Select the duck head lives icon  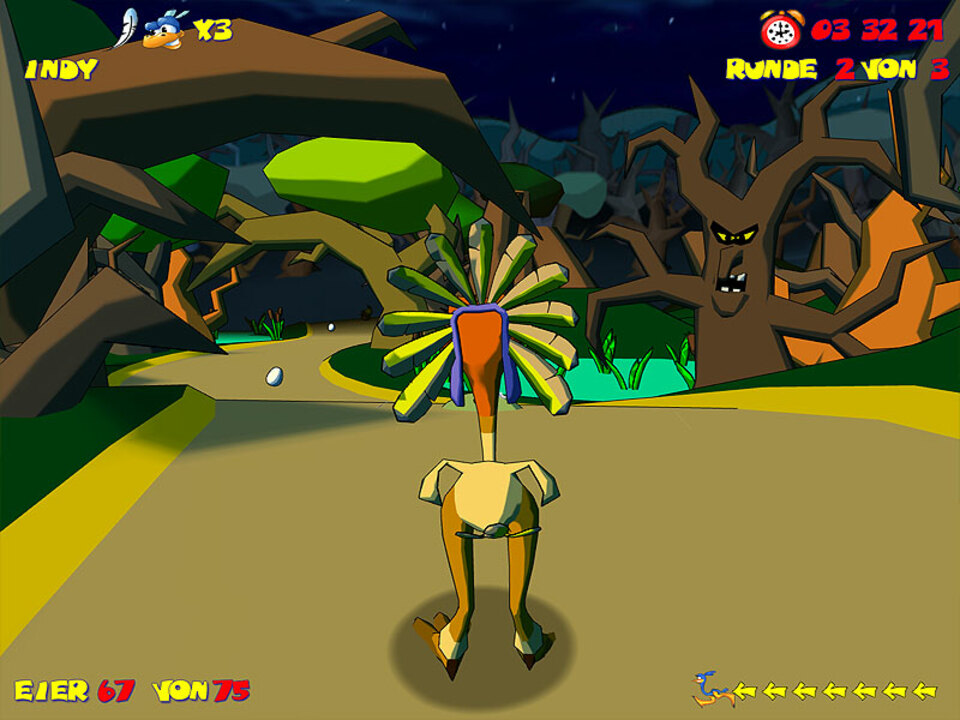[163, 31]
